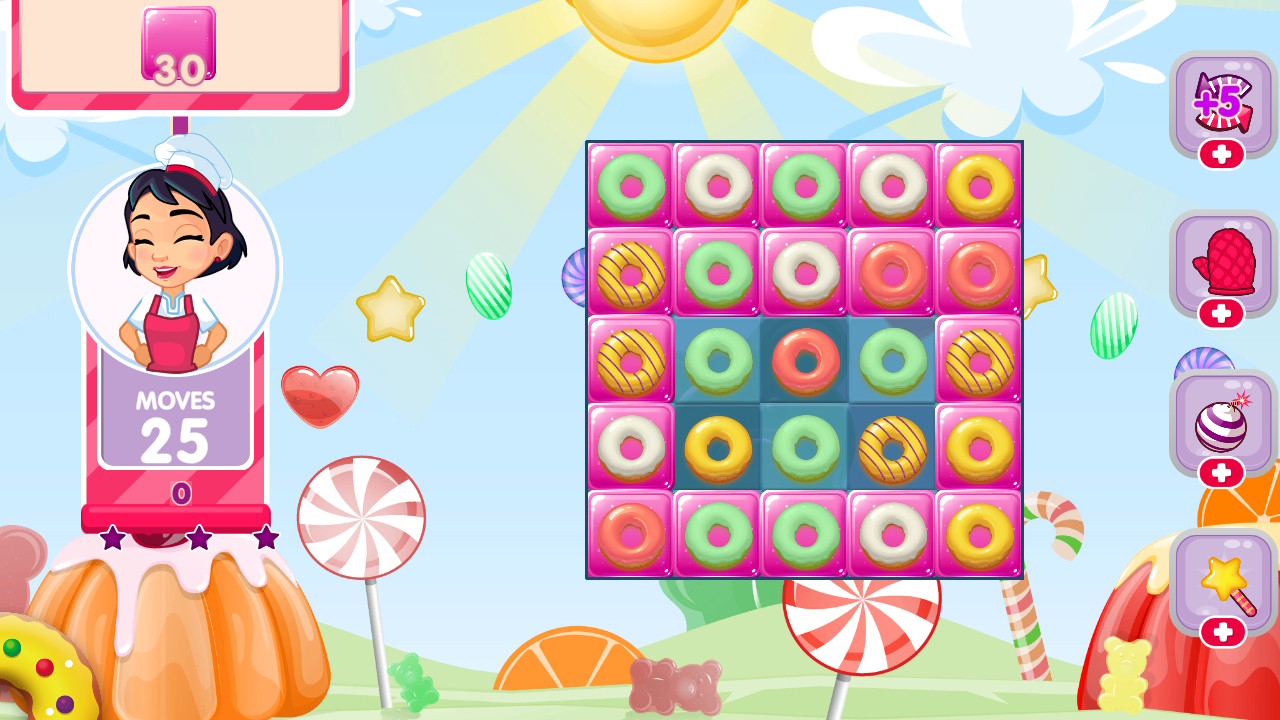Image resolution: width=1280 pixels, height=720 pixels.
Task: Select the red donut at the center of the board
Action: click(804, 357)
